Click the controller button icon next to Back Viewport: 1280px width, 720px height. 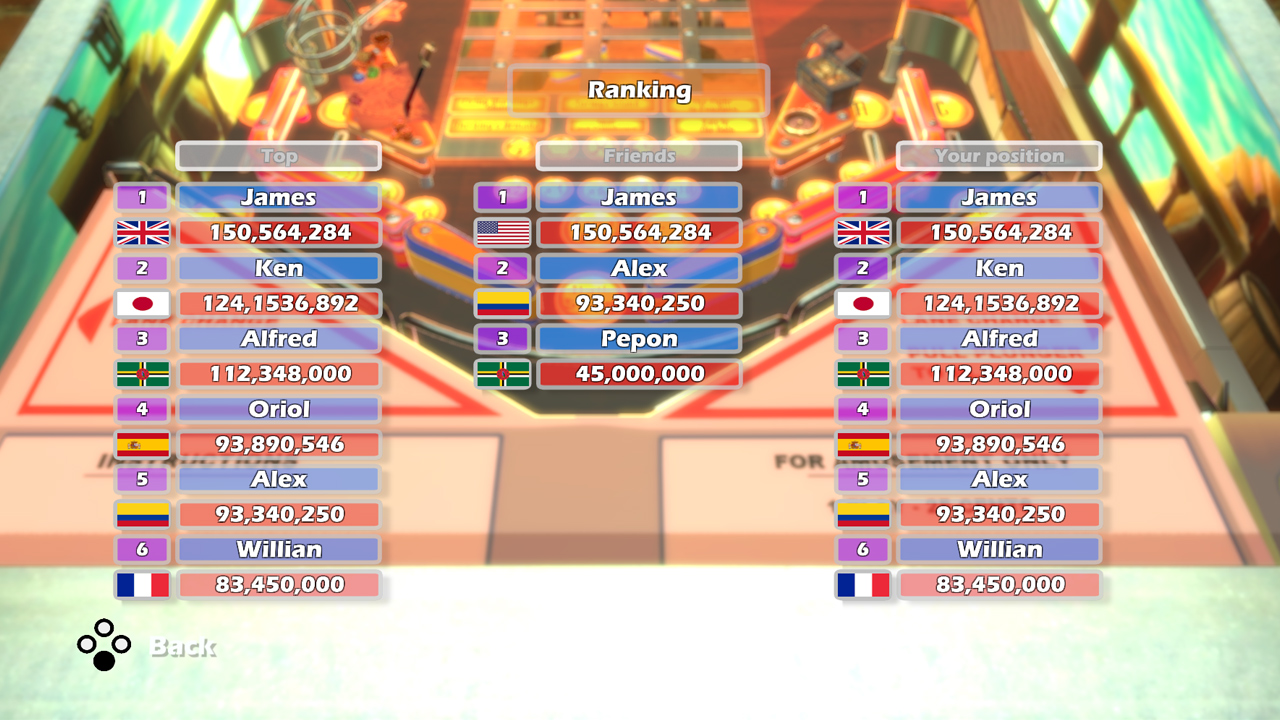click(103, 645)
